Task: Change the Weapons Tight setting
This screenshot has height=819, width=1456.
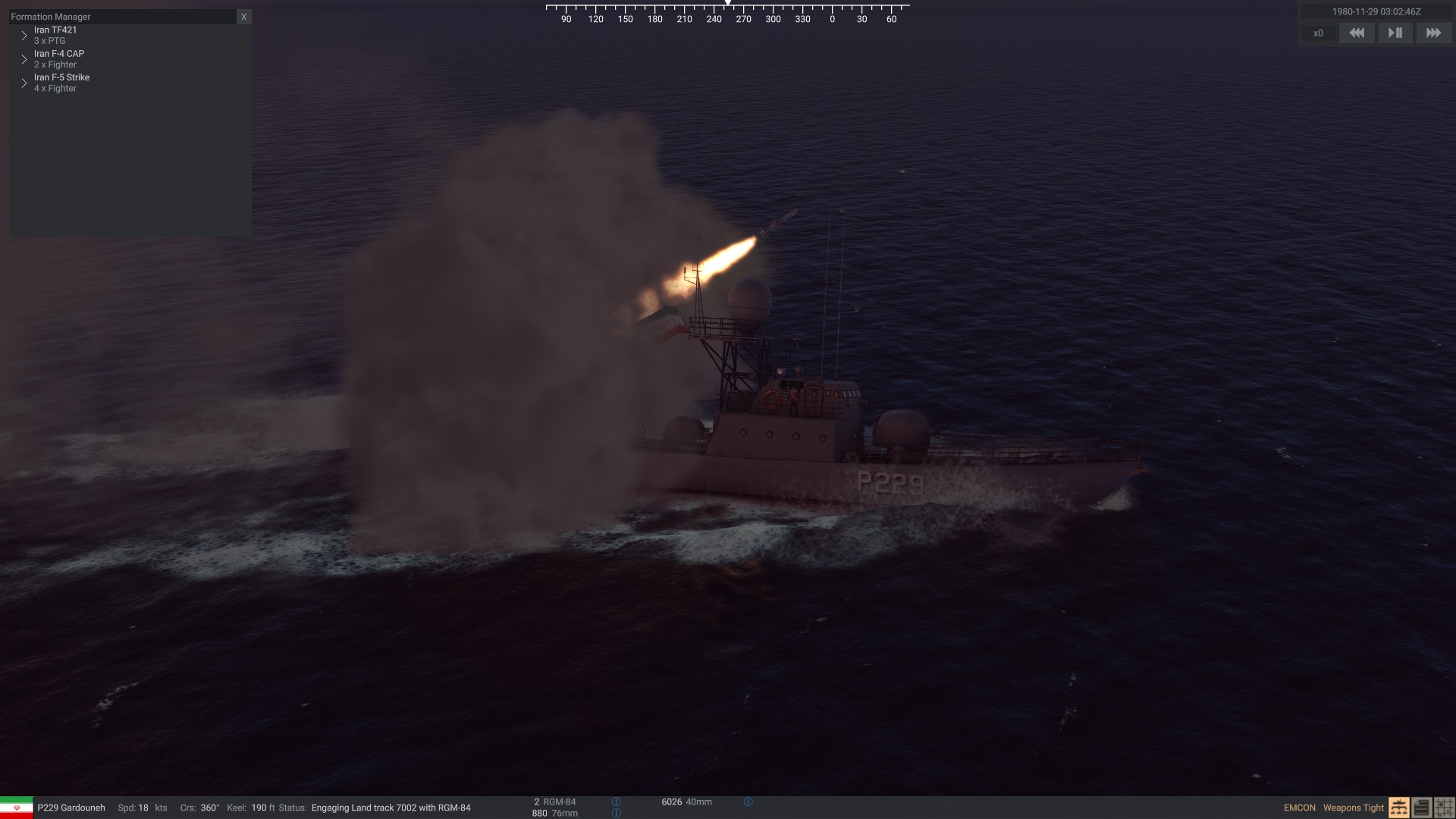Action: [x=1353, y=808]
